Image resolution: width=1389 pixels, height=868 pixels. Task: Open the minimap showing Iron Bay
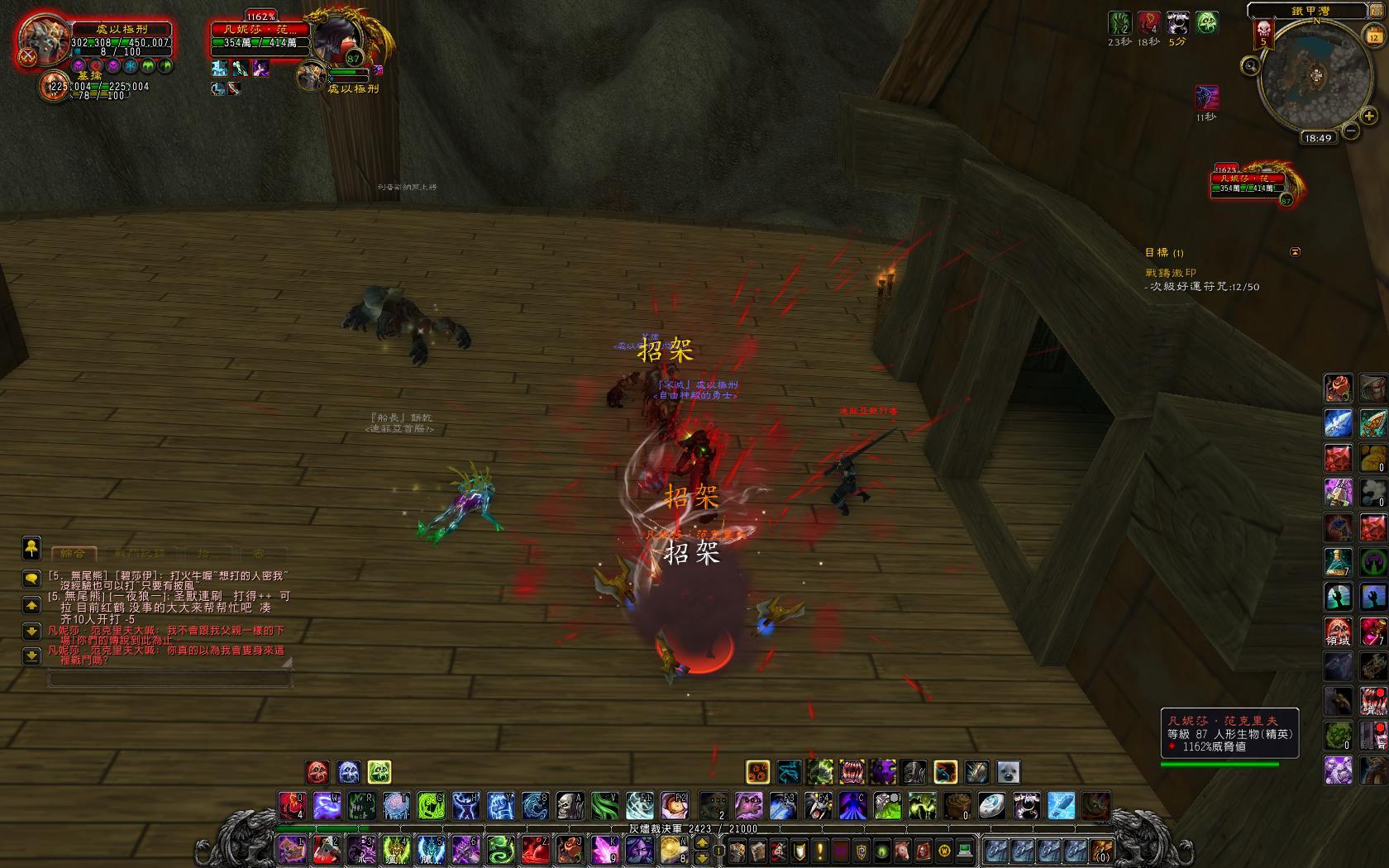click(1315, 77)
